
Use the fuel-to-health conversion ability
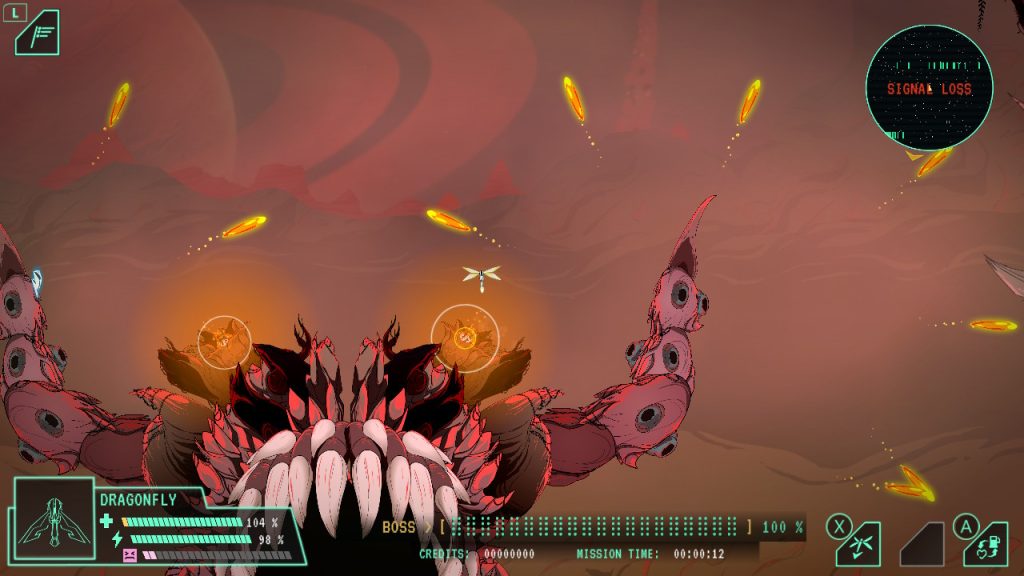click(x=985, y=544)
